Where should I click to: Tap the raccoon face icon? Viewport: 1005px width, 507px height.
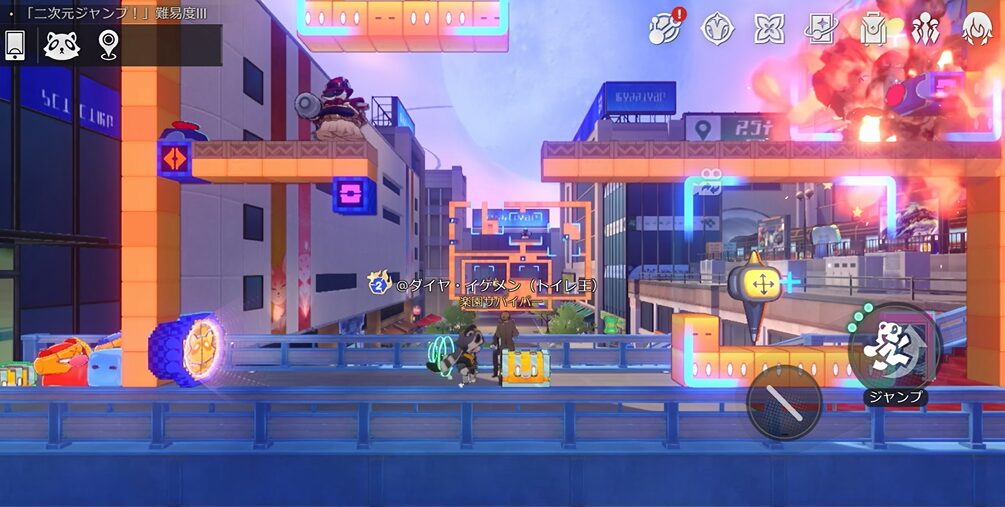point(62,45)
